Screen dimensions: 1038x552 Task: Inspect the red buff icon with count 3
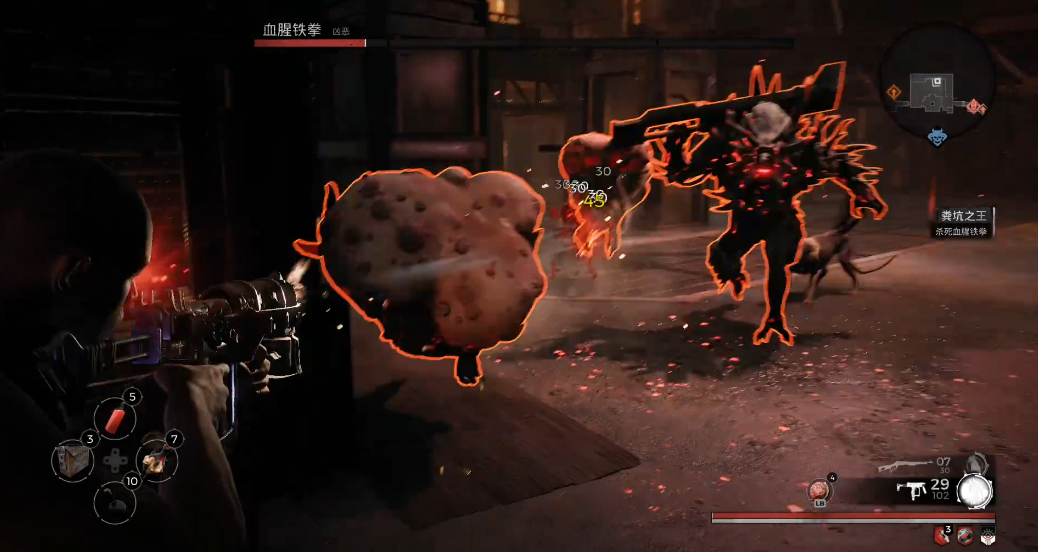(942, 535)
